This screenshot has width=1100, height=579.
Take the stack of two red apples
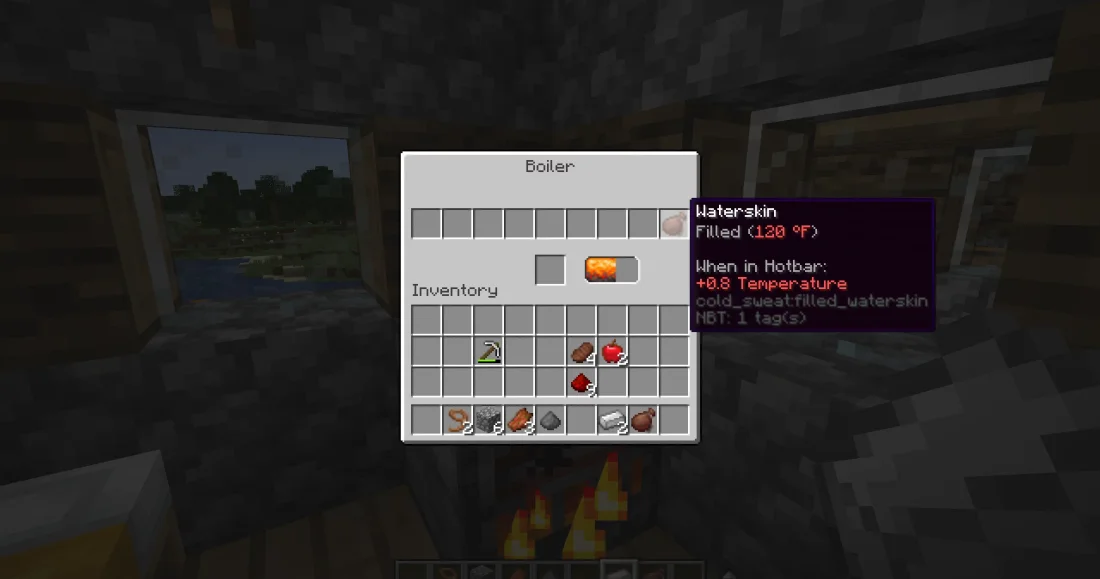(x=612, y=351)
